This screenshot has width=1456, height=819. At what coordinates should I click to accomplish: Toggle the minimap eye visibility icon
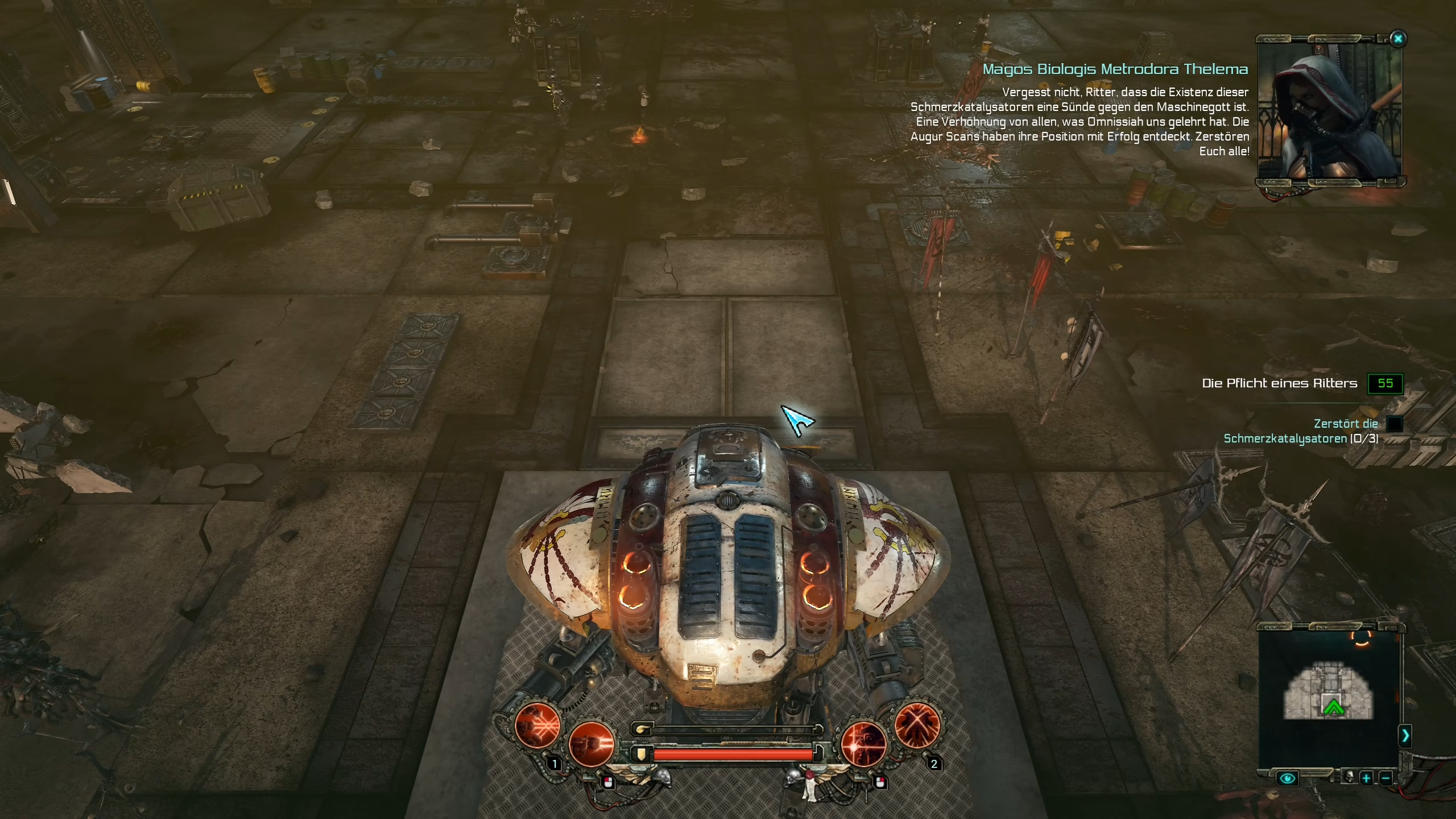pyautogui.click(x=1288, y=779)
